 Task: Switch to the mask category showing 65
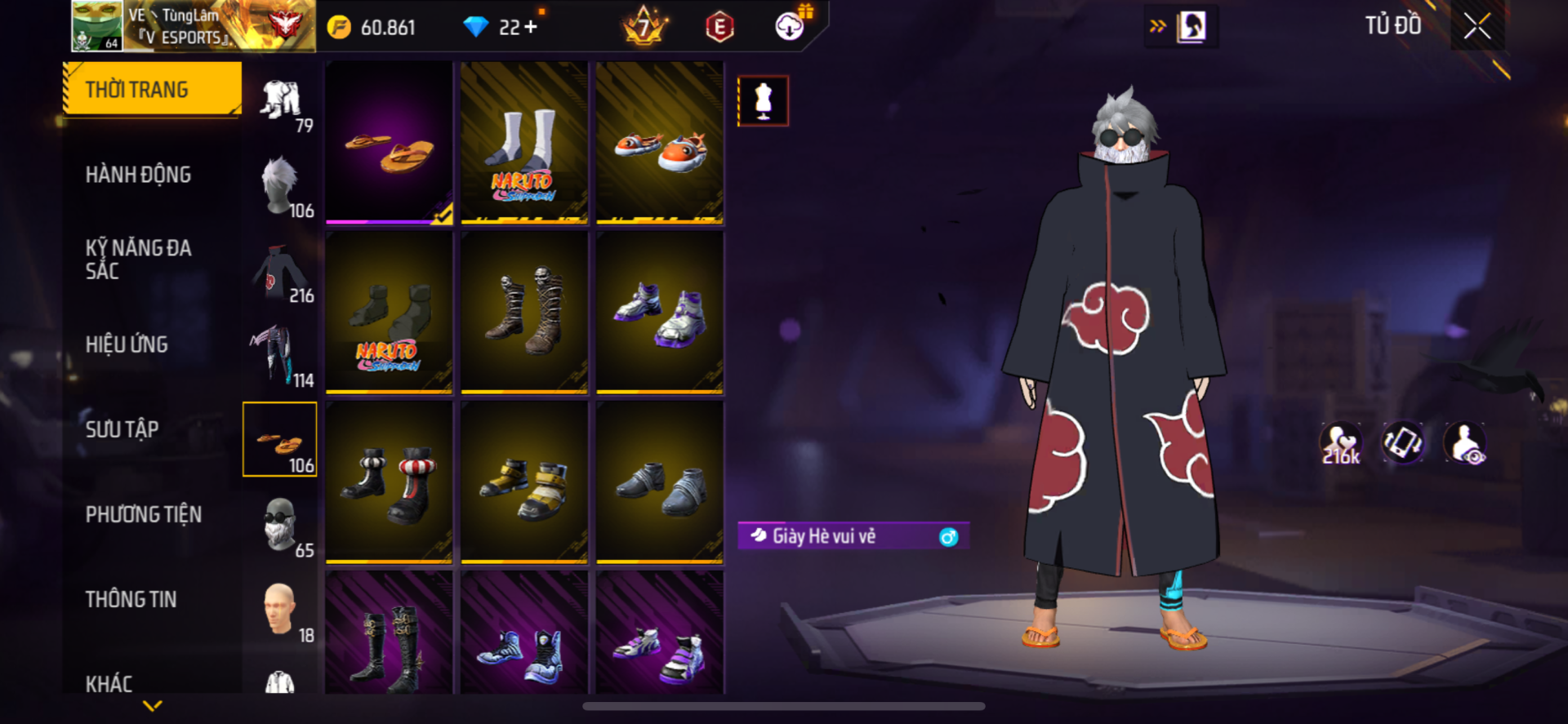tap(280, 525)
